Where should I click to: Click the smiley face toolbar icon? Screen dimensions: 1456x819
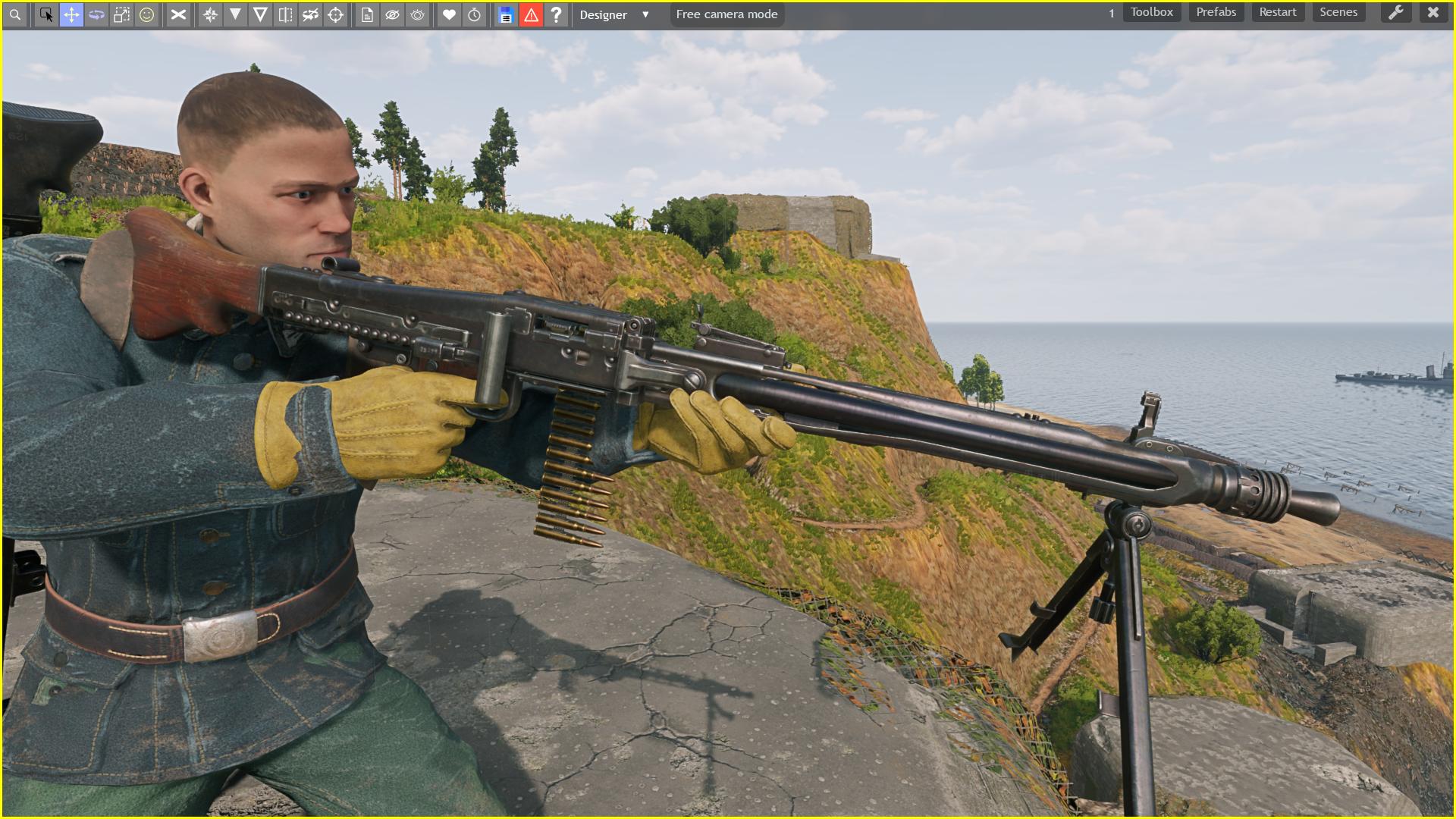click(x=146, y=14)
